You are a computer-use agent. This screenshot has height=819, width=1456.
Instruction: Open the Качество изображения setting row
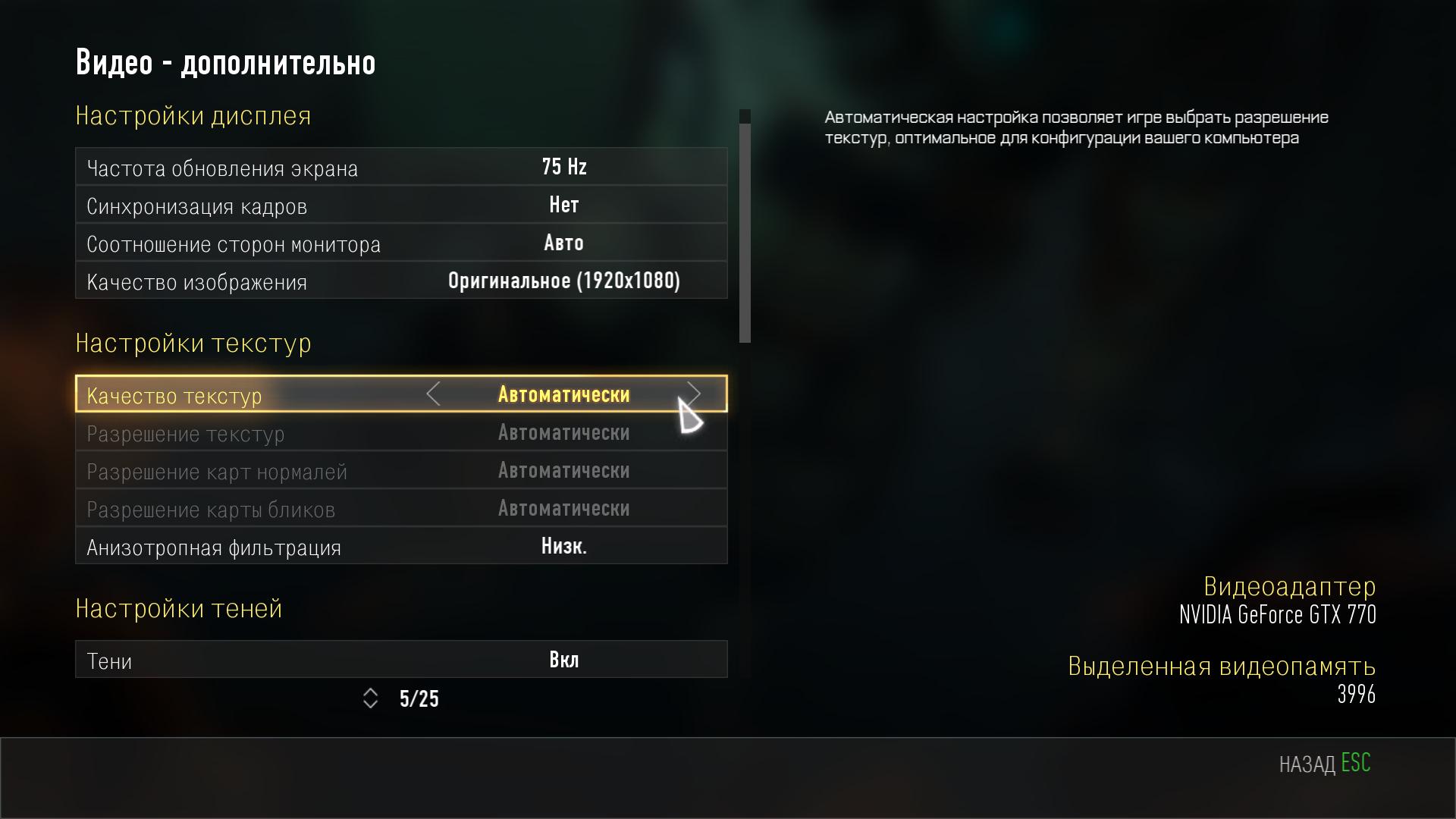[x=401, y=281]
